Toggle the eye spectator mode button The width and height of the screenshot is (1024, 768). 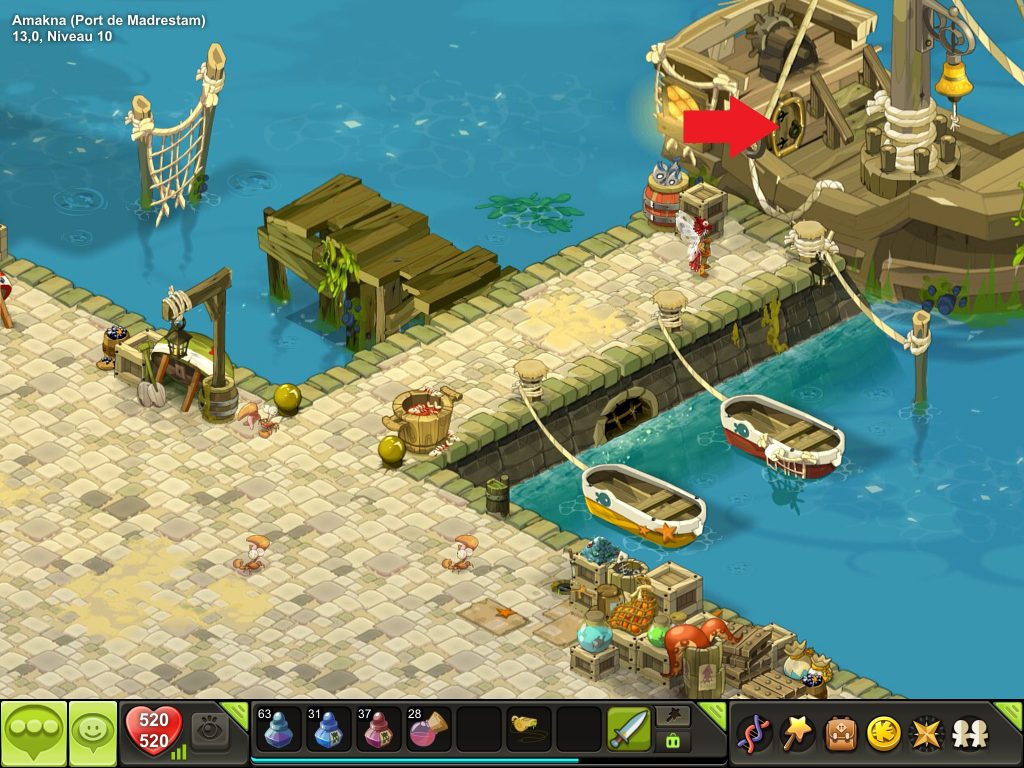[x=210, y=730]
